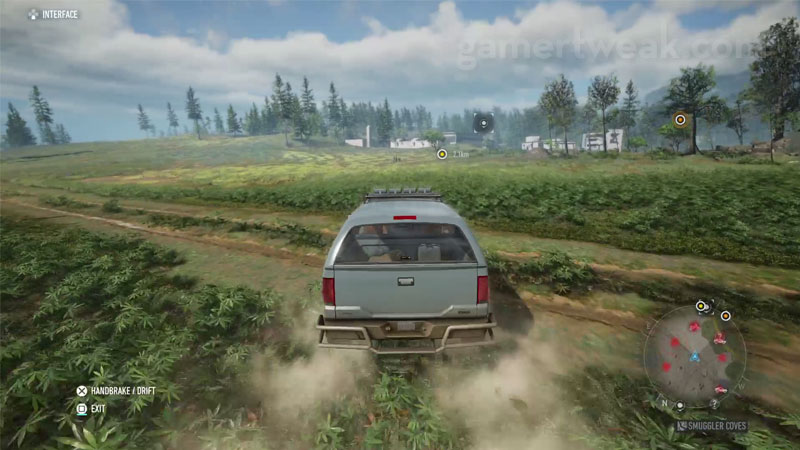Select the blue player arrow on the minimap
The image size is (800, 450).
[x=695, y=357]
